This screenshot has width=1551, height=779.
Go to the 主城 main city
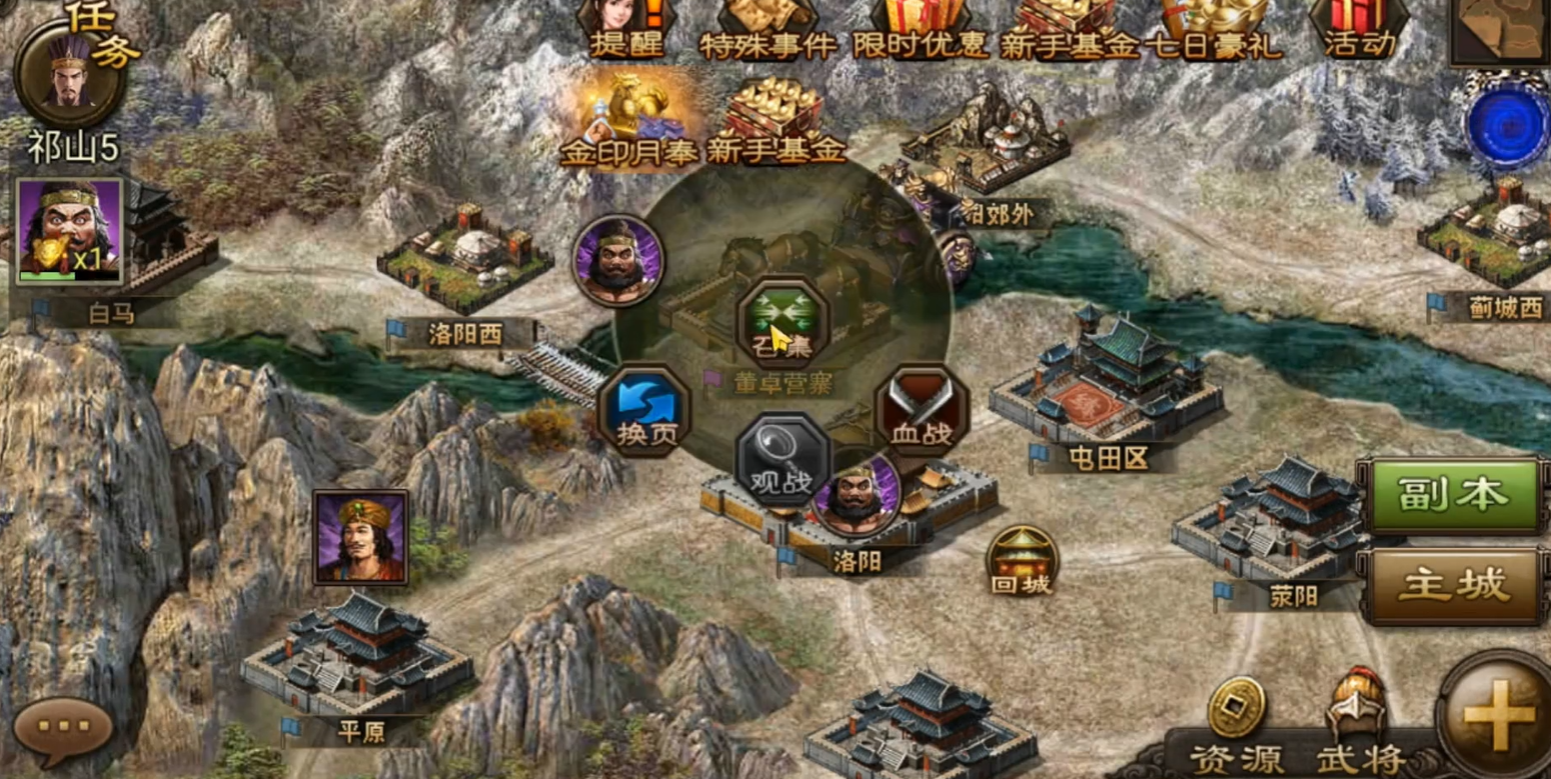click(1453, 586)
